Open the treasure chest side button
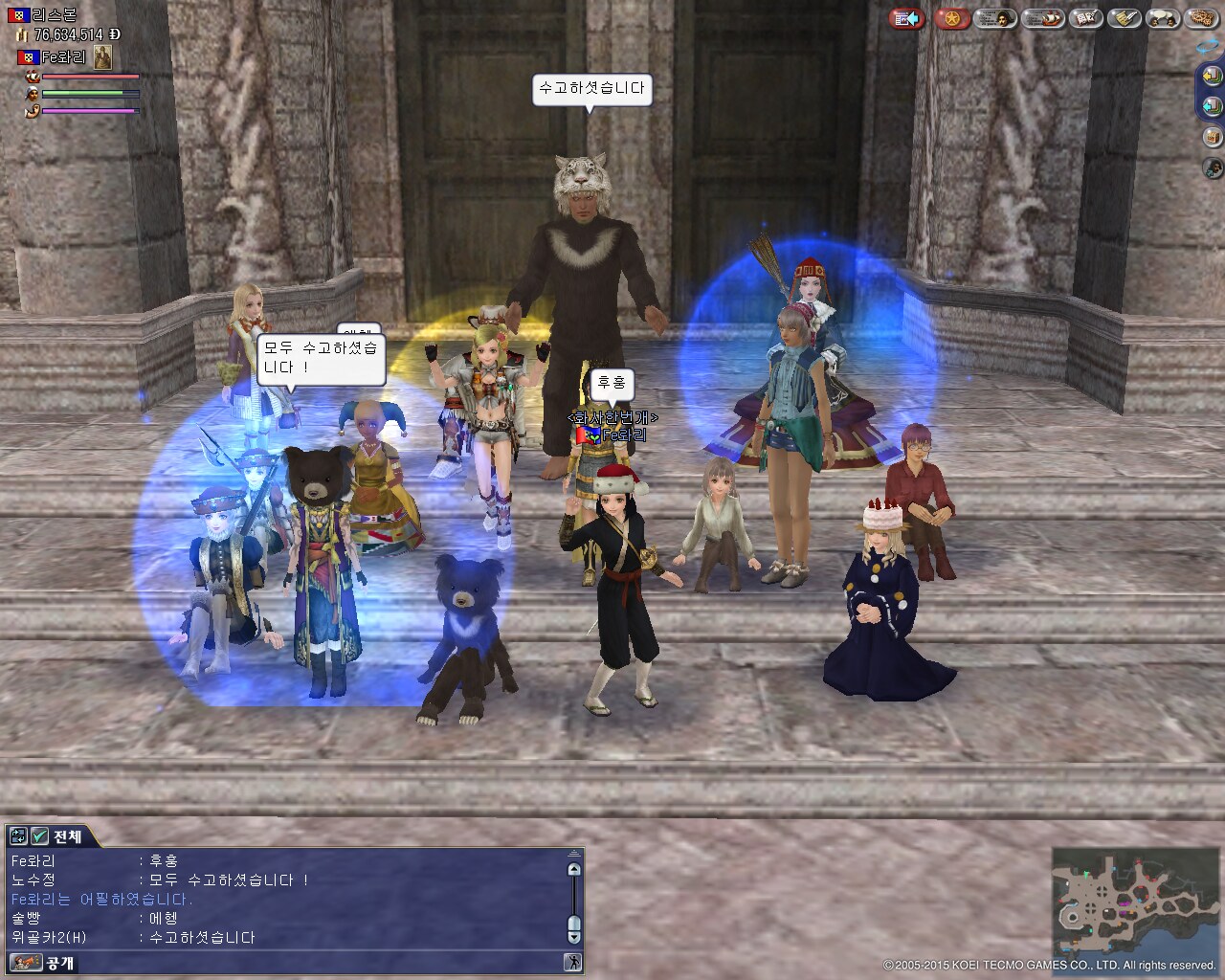The width and height of the screenshot is (1225, 980). (x=1213, y=137)
